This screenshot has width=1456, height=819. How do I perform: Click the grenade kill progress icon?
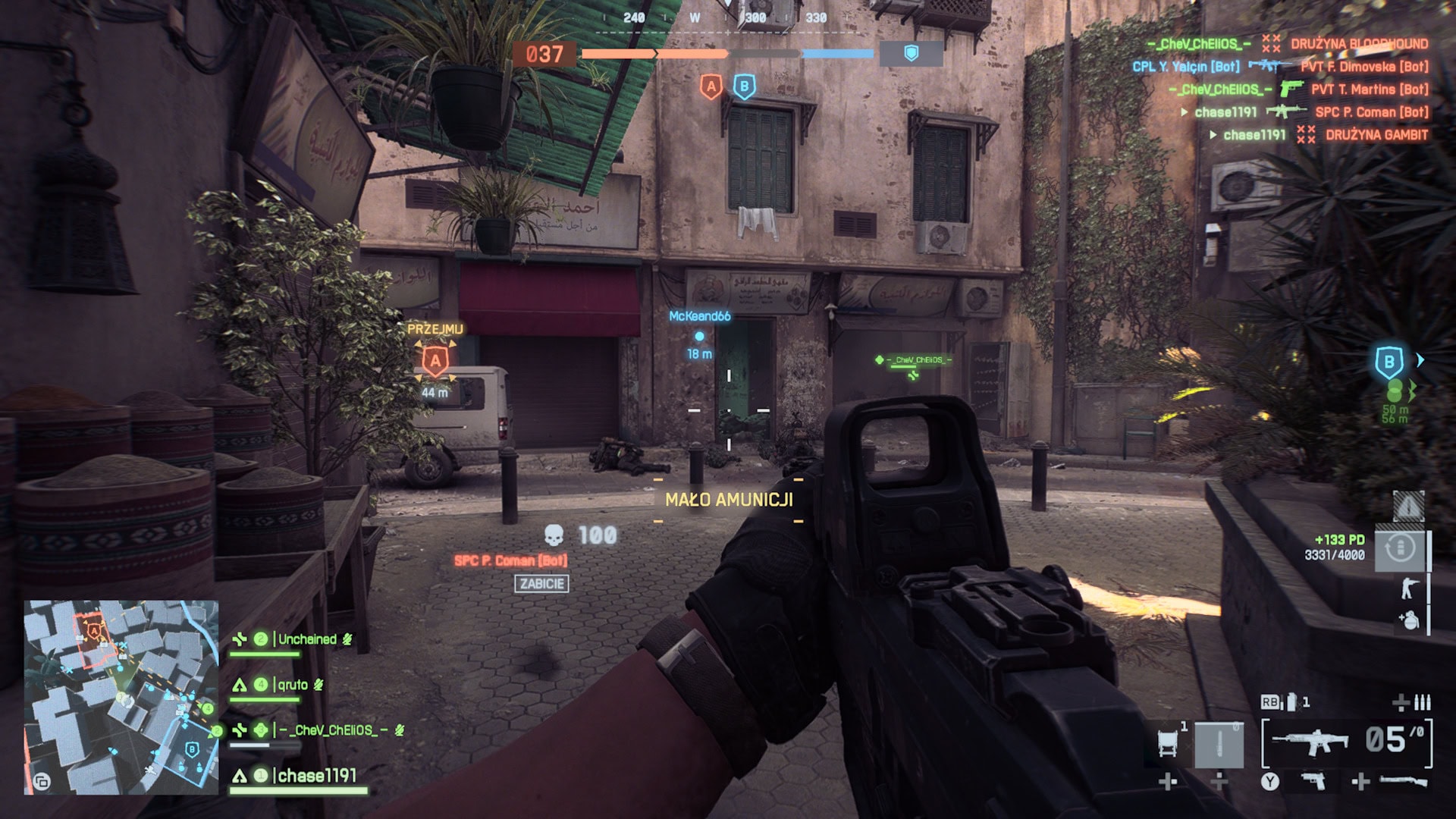coord(1410,621)
